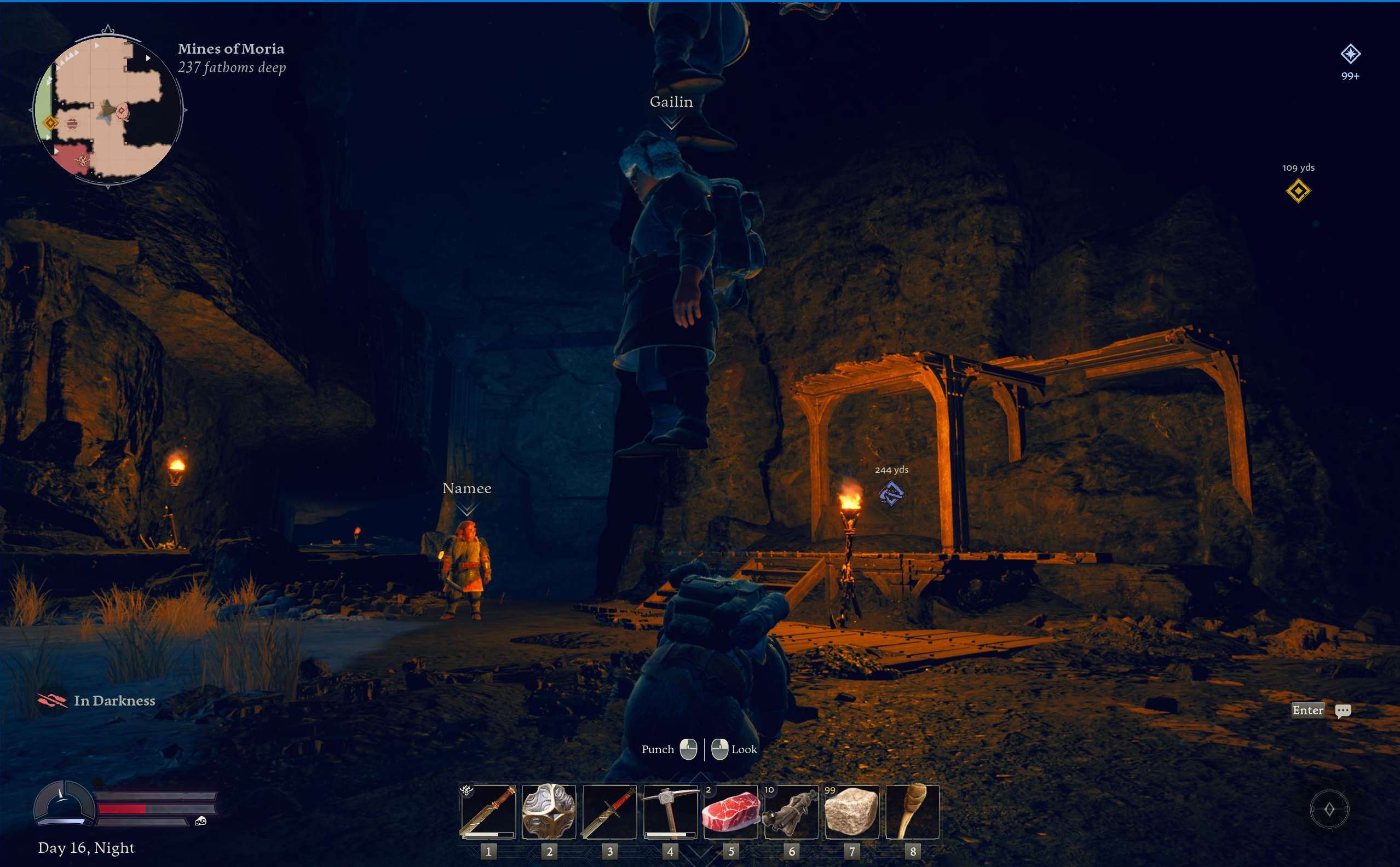Screen dimensions: 1400x867
Task: Select the pickaxe hotbar slot
Action: (x=670, y=811)
